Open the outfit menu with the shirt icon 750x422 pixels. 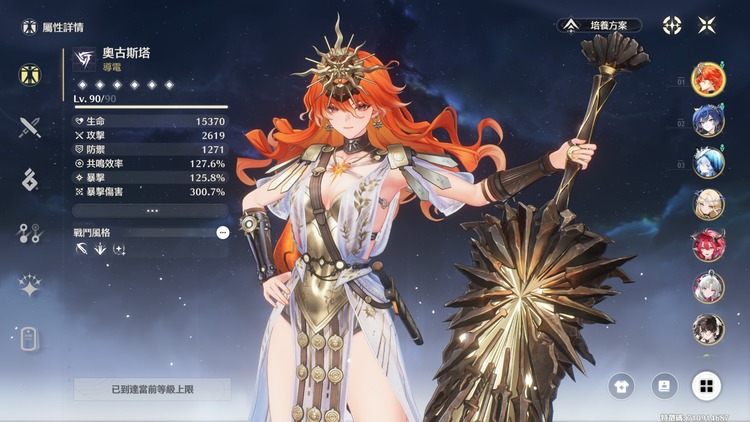(622, 385)
